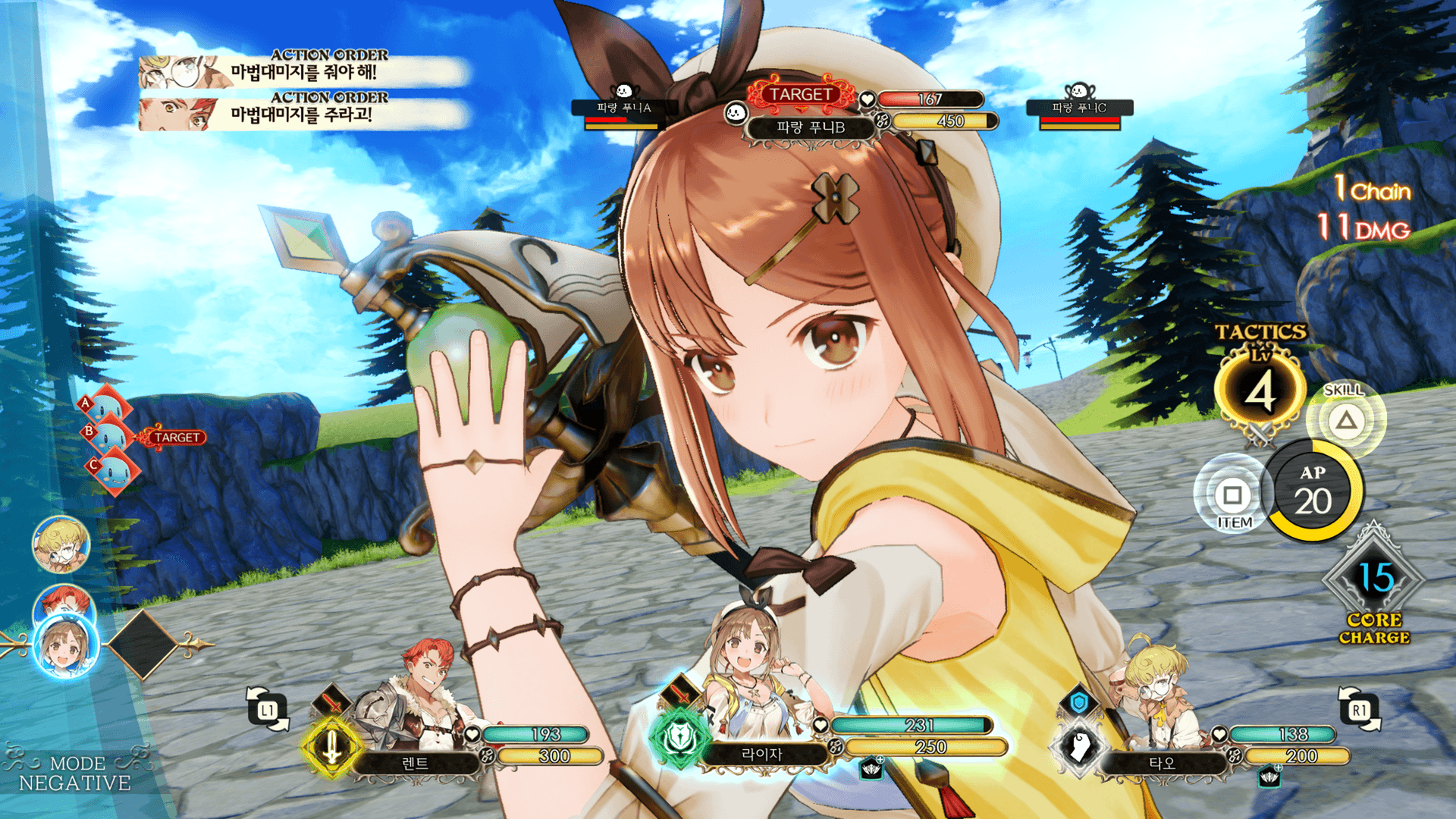
Task: Select the Tactics Lv 4 medallion
Action: pos(1260,392)
